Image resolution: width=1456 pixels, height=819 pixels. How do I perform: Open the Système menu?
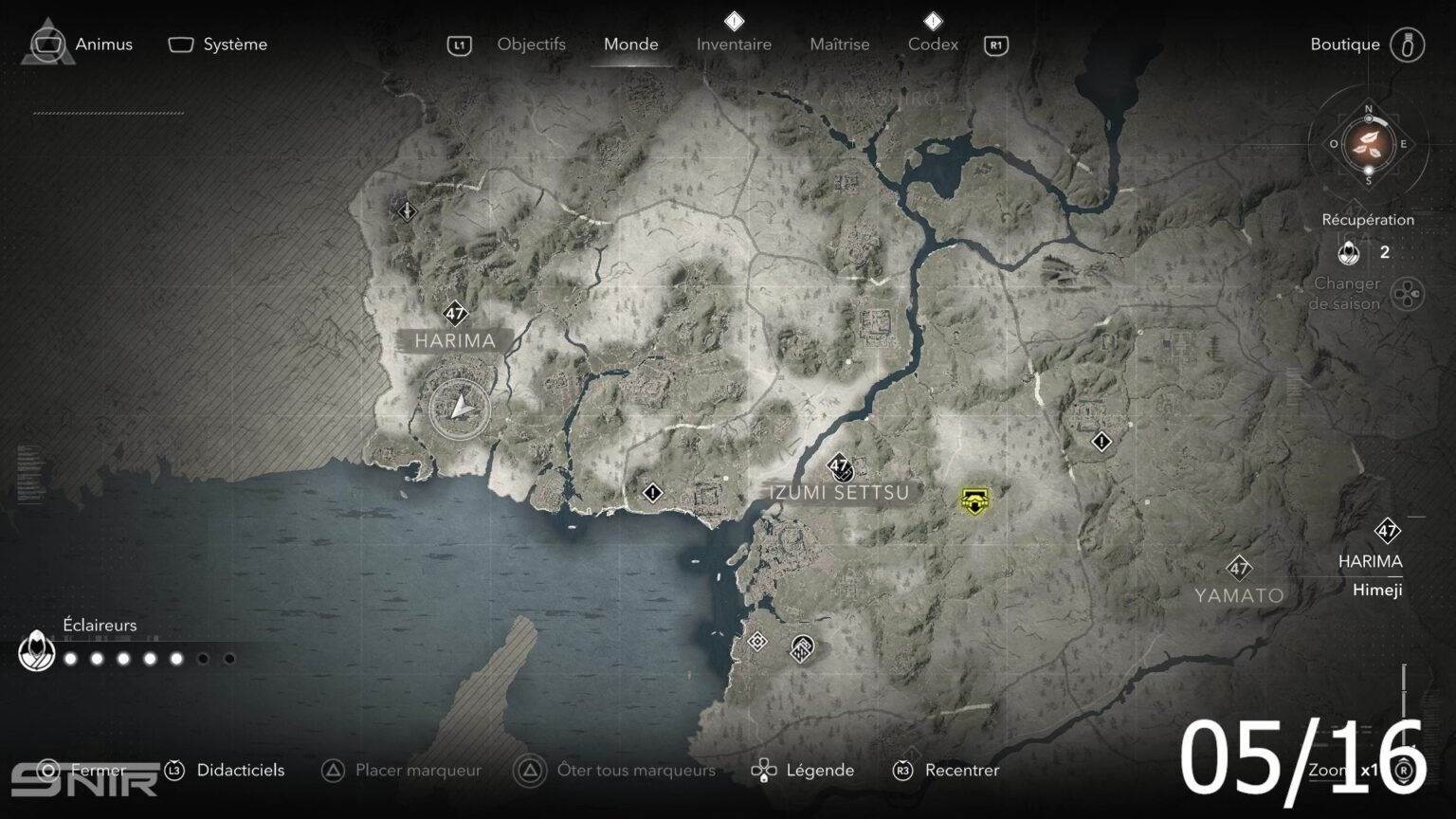[235, 44]
